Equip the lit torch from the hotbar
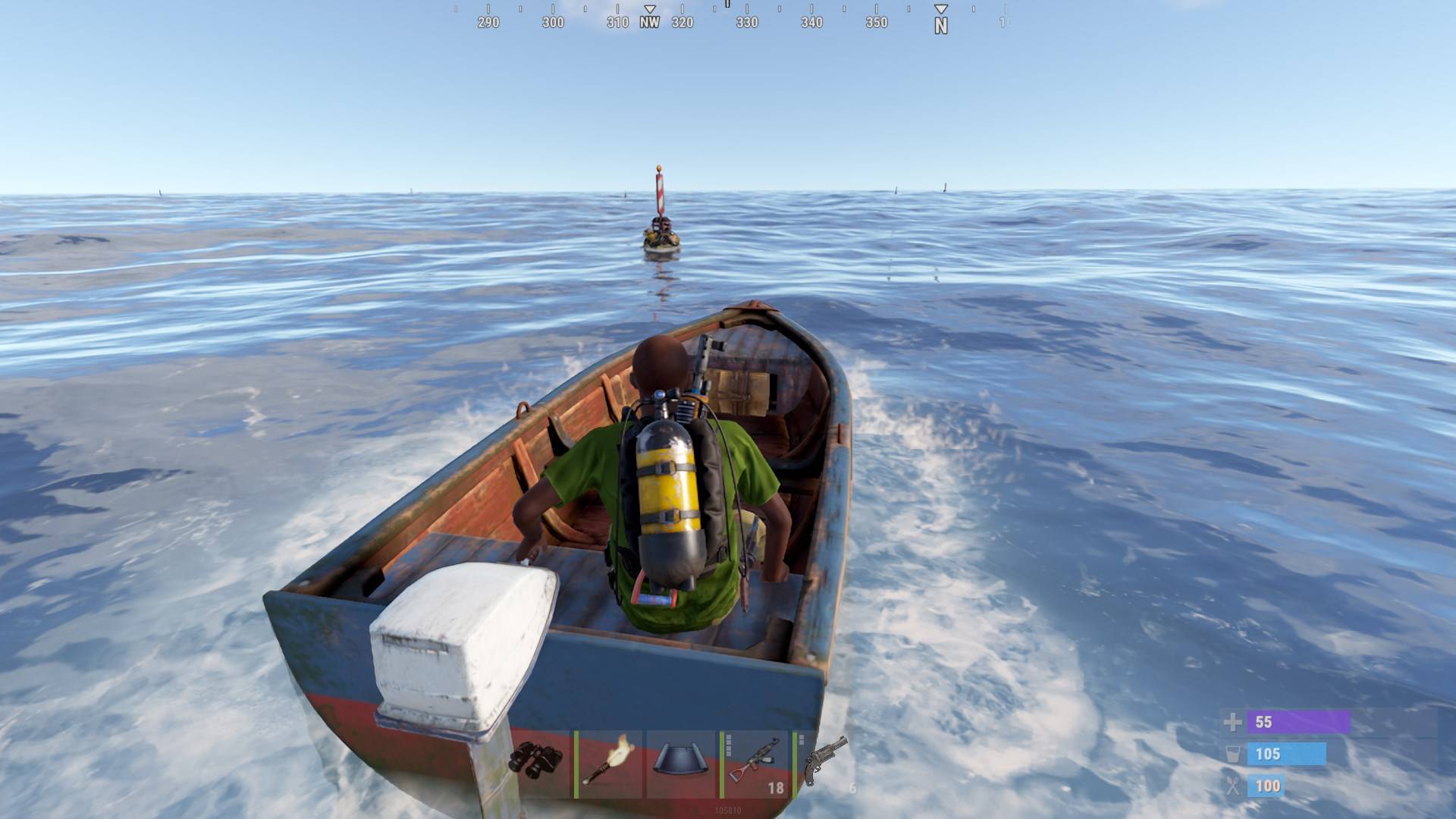The width and height of the screenshot is (1456, 819). click(608, 763)
